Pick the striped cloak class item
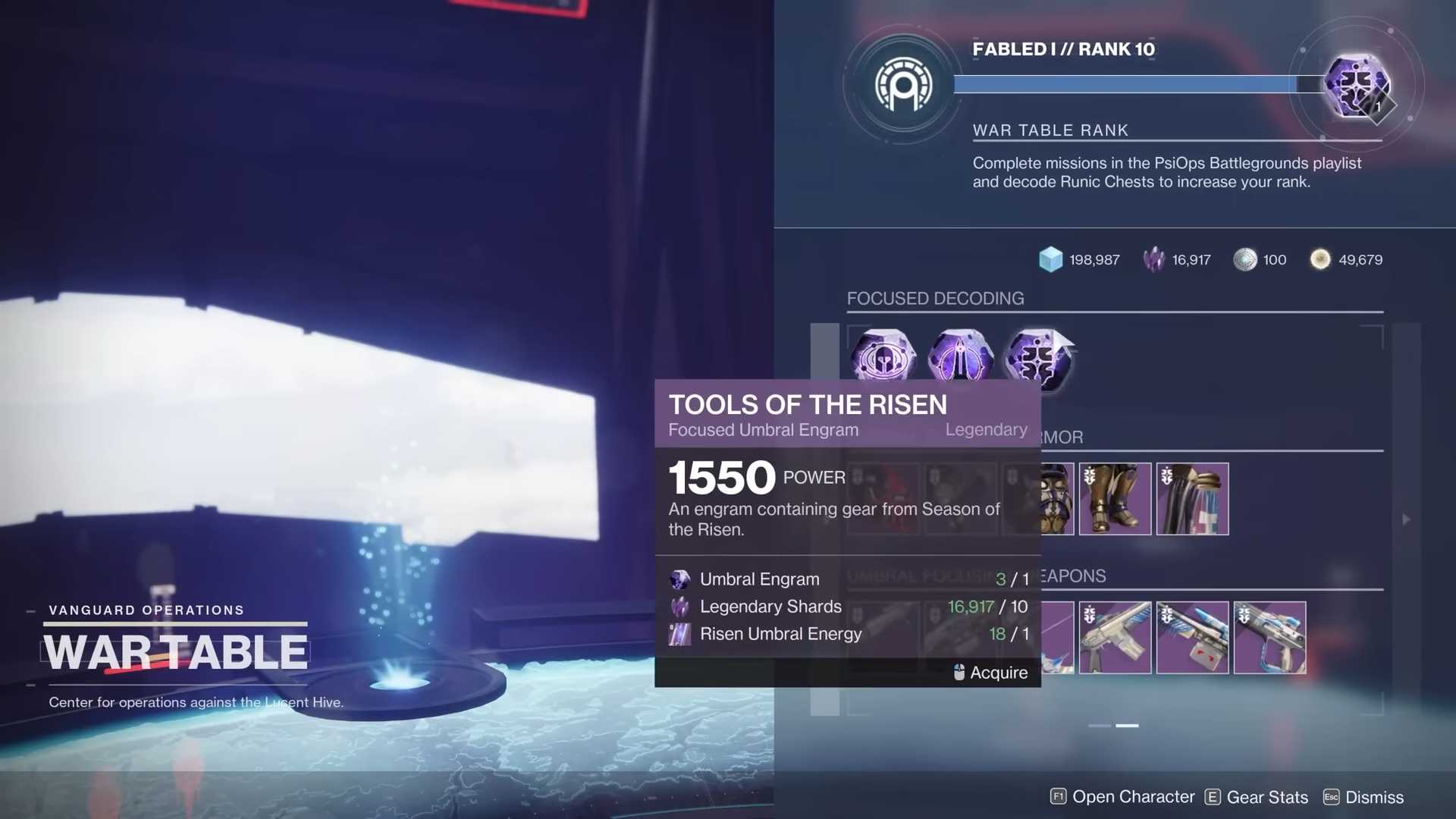Viewport: 1456px width, 819px height. point(1192,499)
